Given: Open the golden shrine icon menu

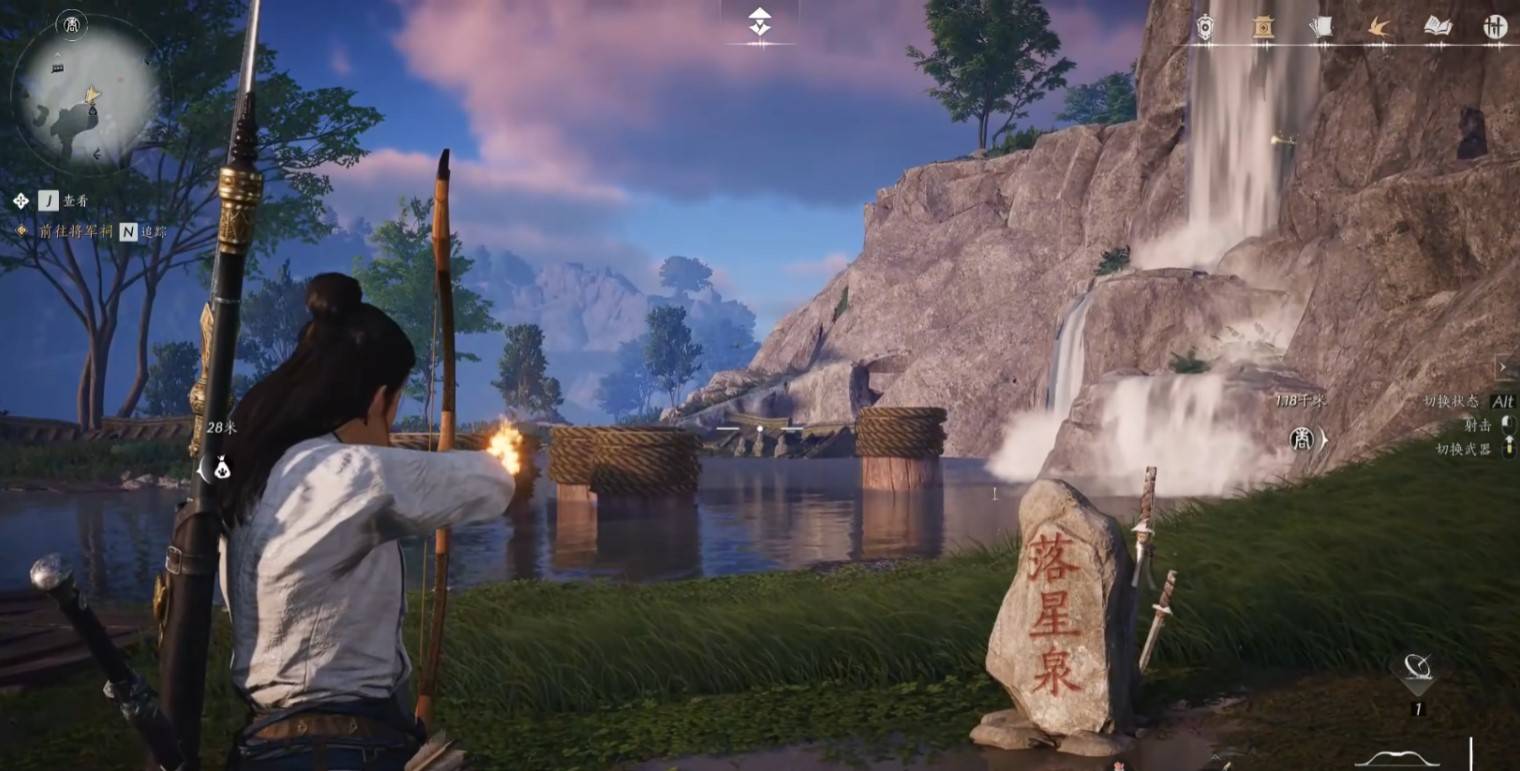Looking at the screenshot, I should [x=1263, y=27].
